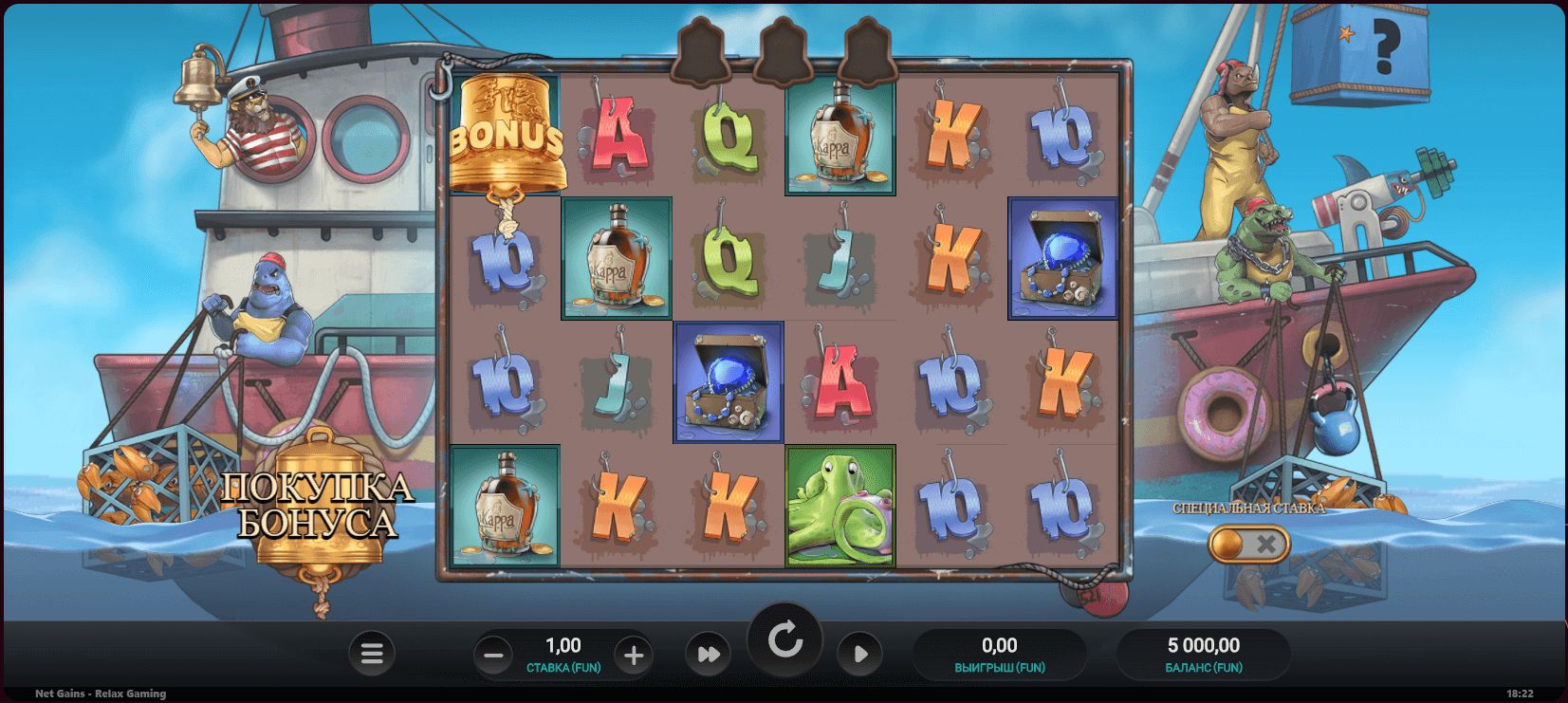Open the Покупка Бонуса bonus buy
1568x703 pixels.
[318, 508]
